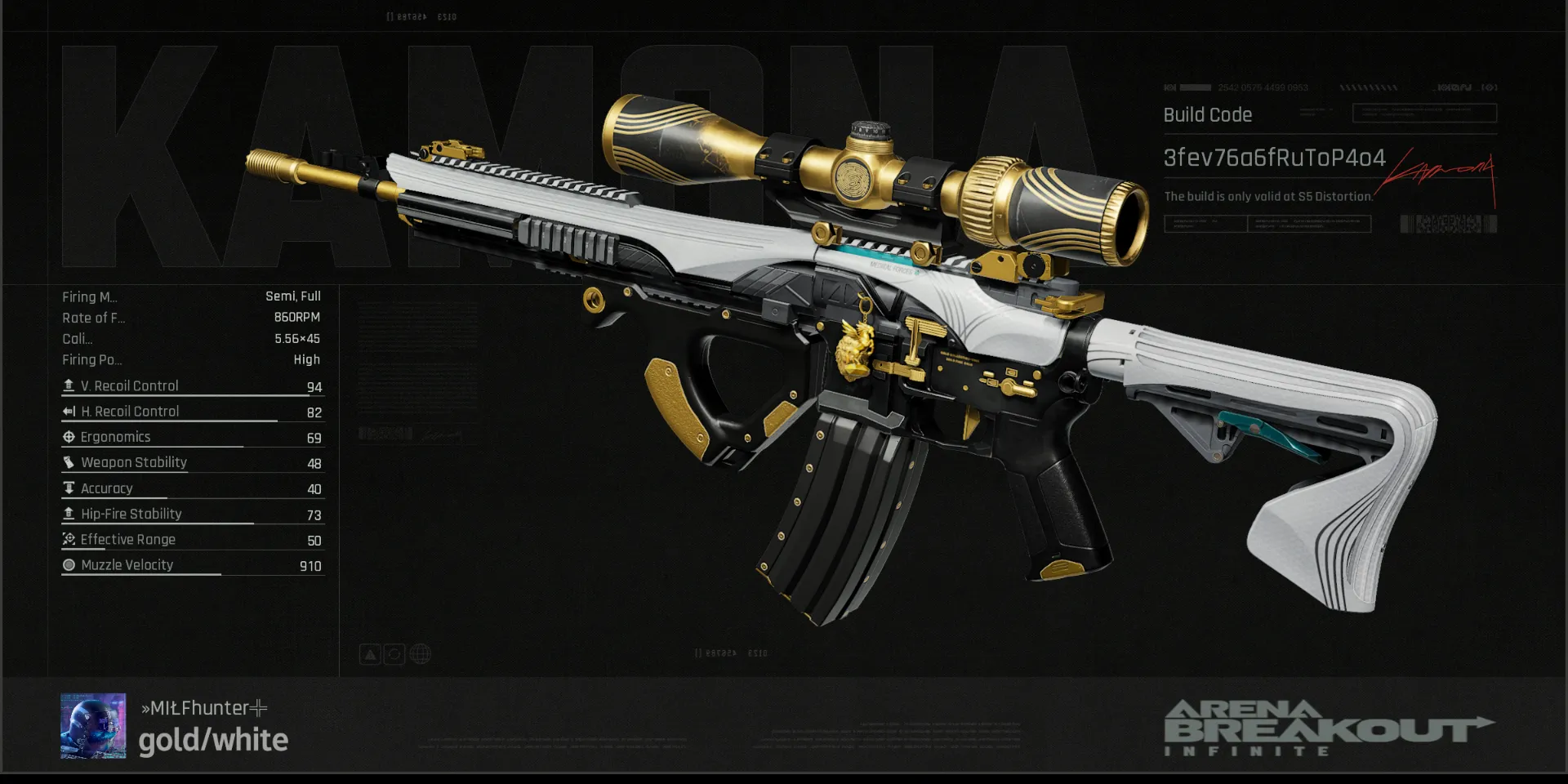Click the Effective Range scope icon

69,539
